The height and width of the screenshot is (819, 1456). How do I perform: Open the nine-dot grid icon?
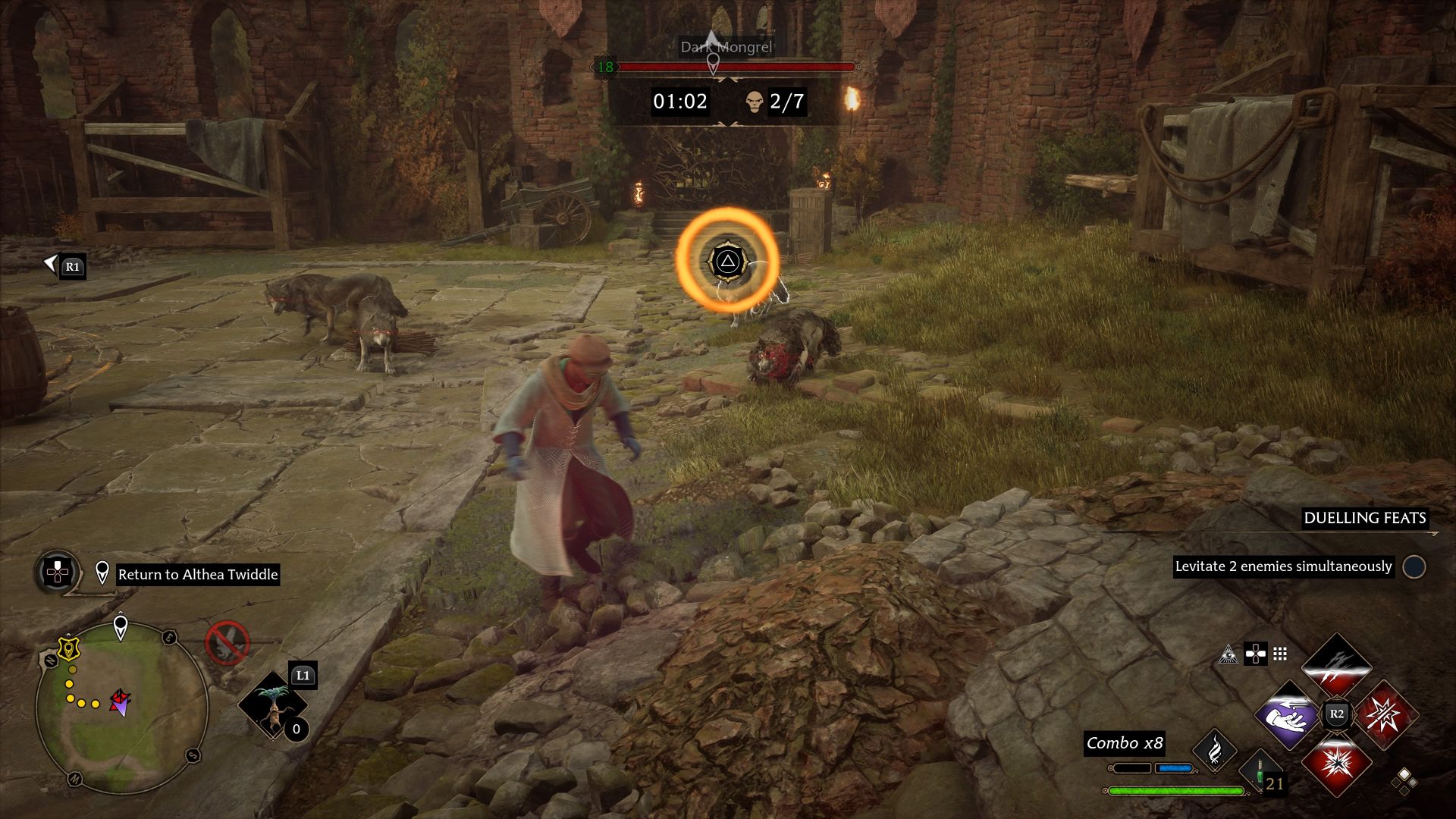click(1280, 654)
